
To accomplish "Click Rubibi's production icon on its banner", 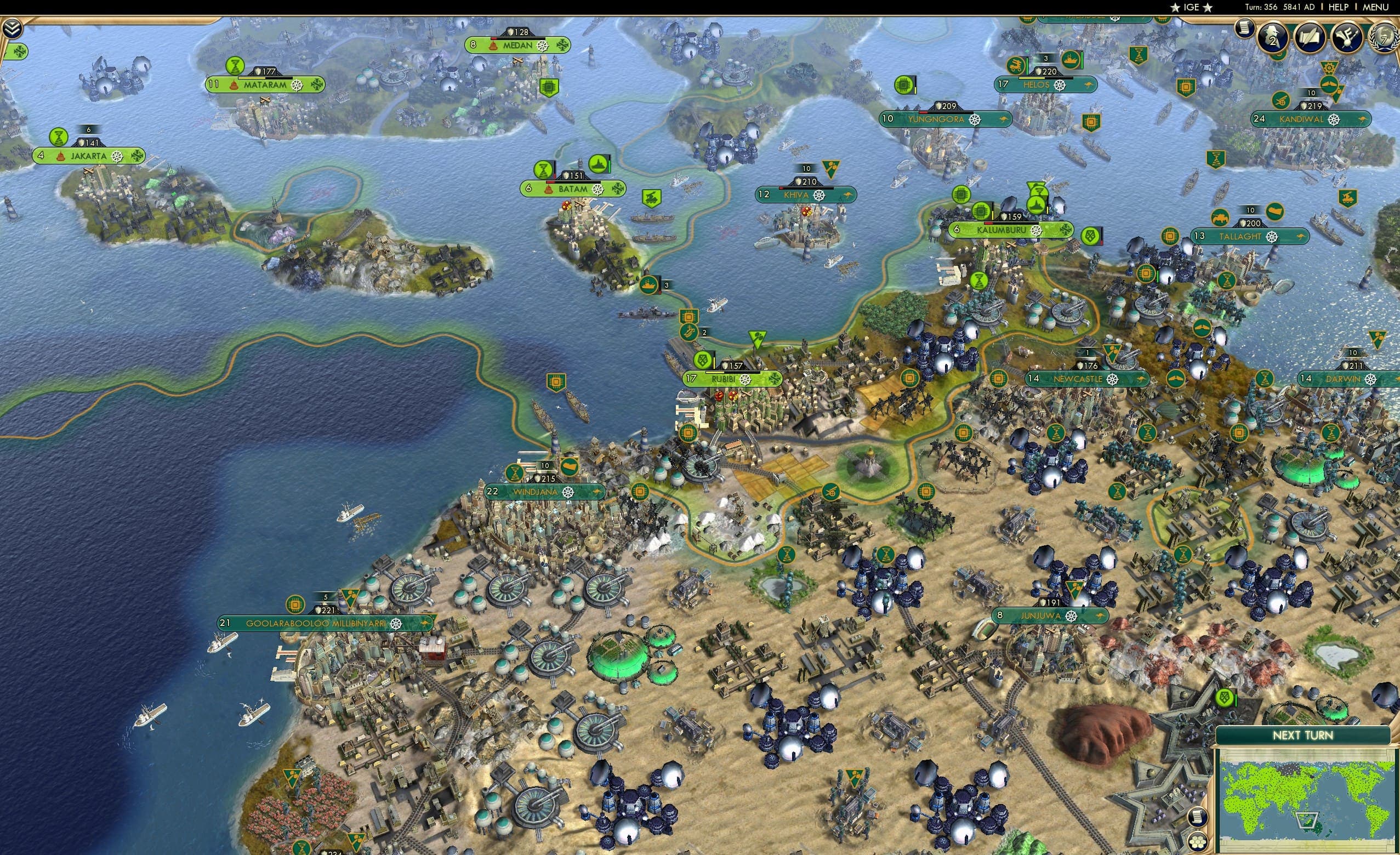I will (x=702, y=361).
